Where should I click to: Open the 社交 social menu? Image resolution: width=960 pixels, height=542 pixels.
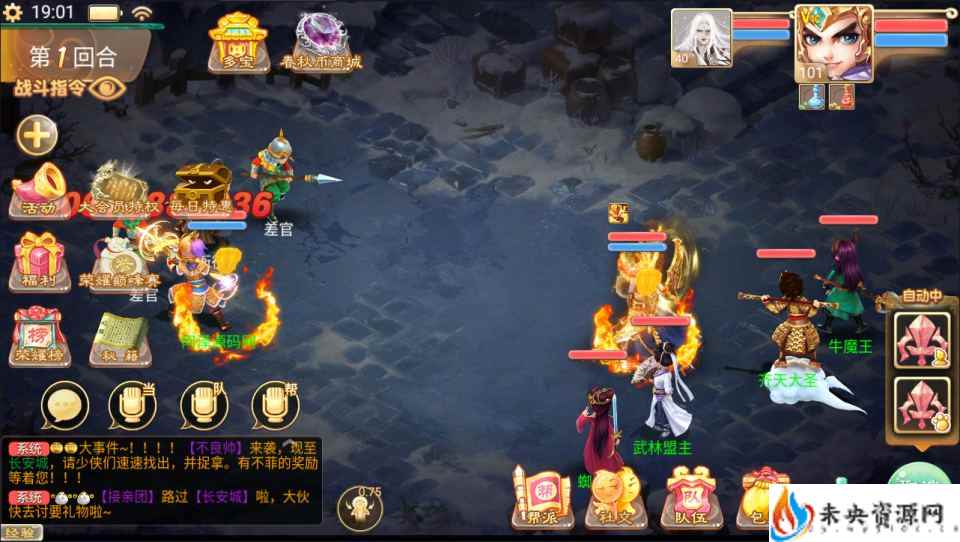tap(612, 497)
